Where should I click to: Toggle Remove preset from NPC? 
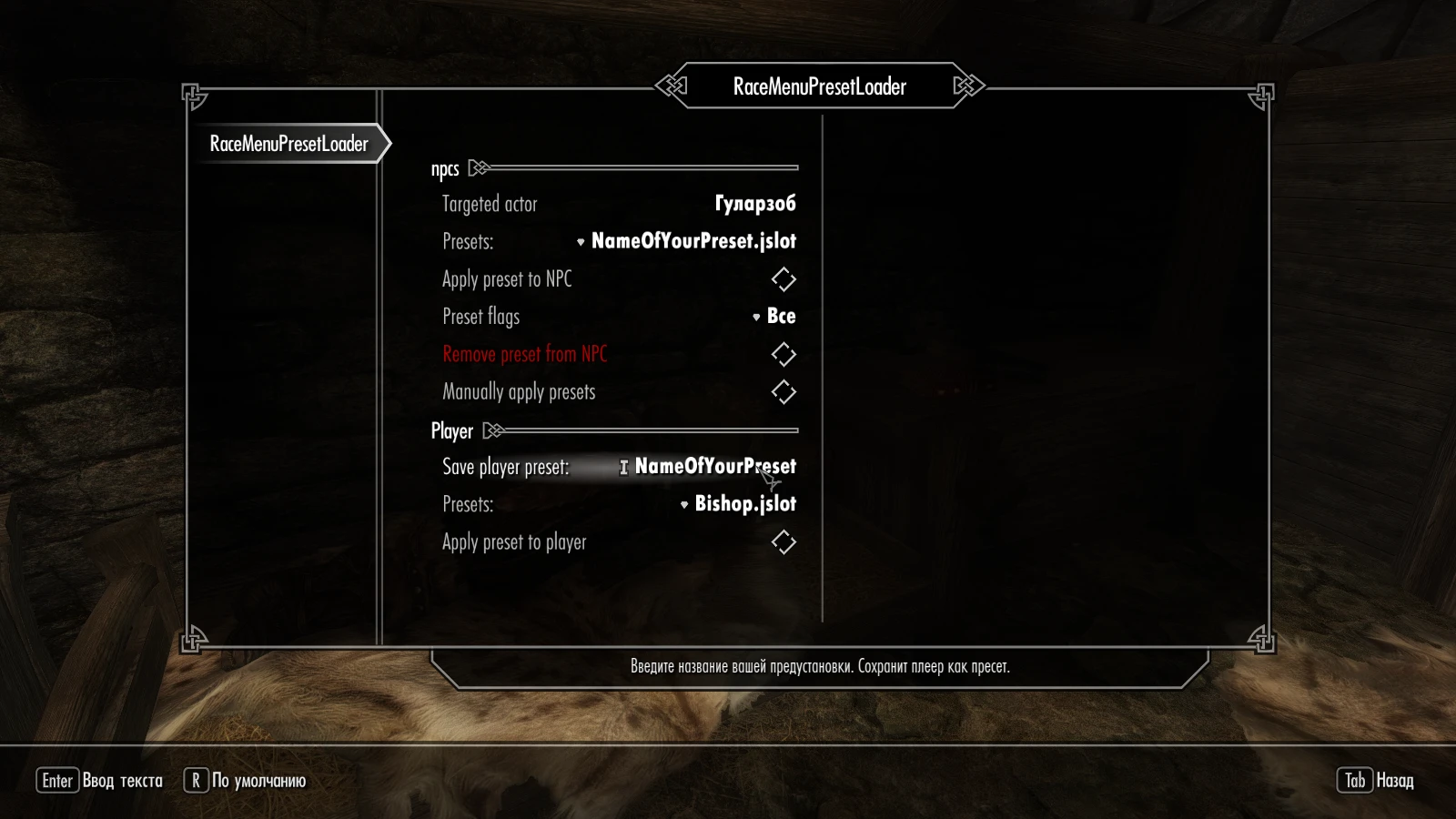coord(784,354)
